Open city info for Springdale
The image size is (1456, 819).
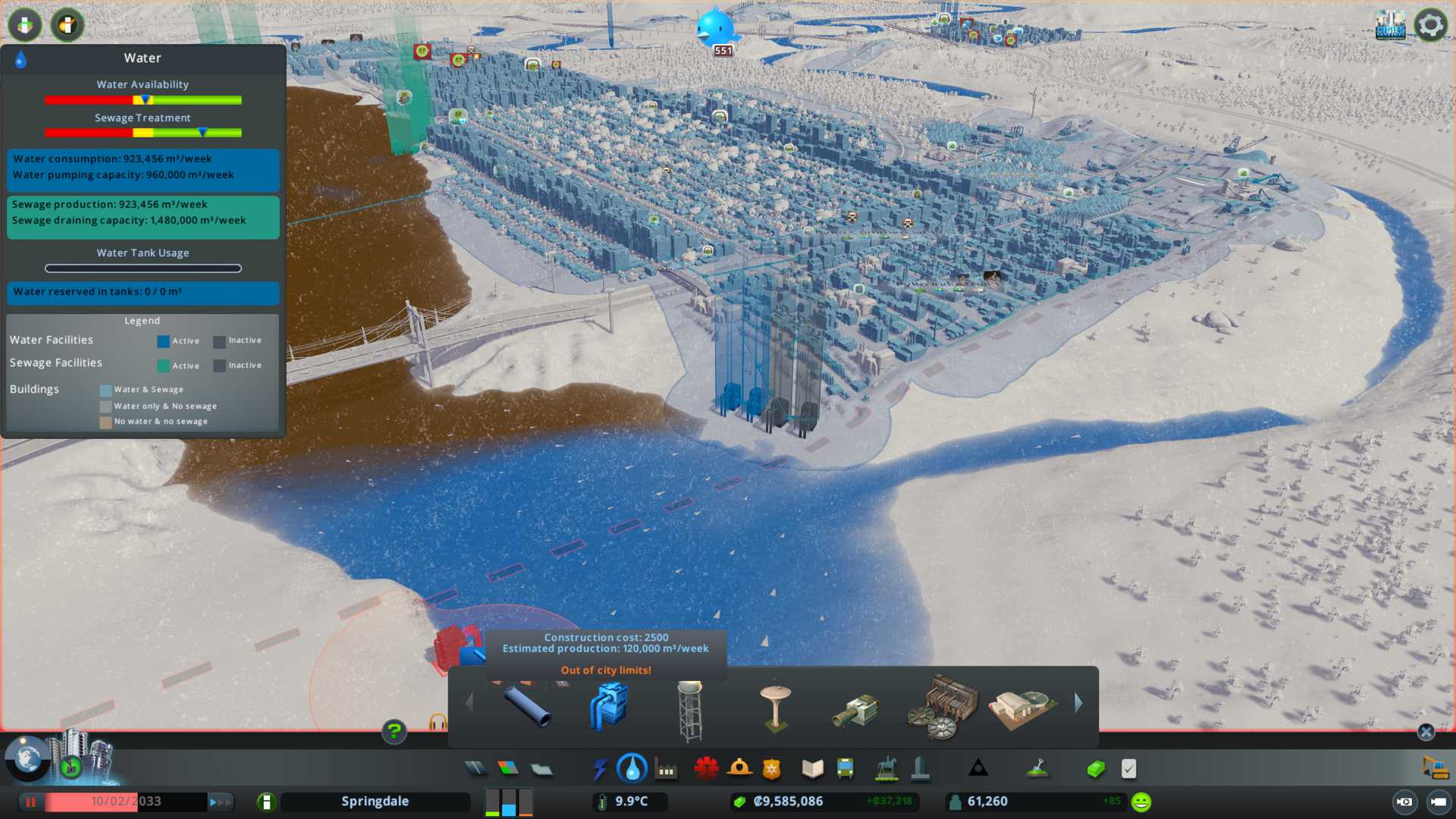375,802
